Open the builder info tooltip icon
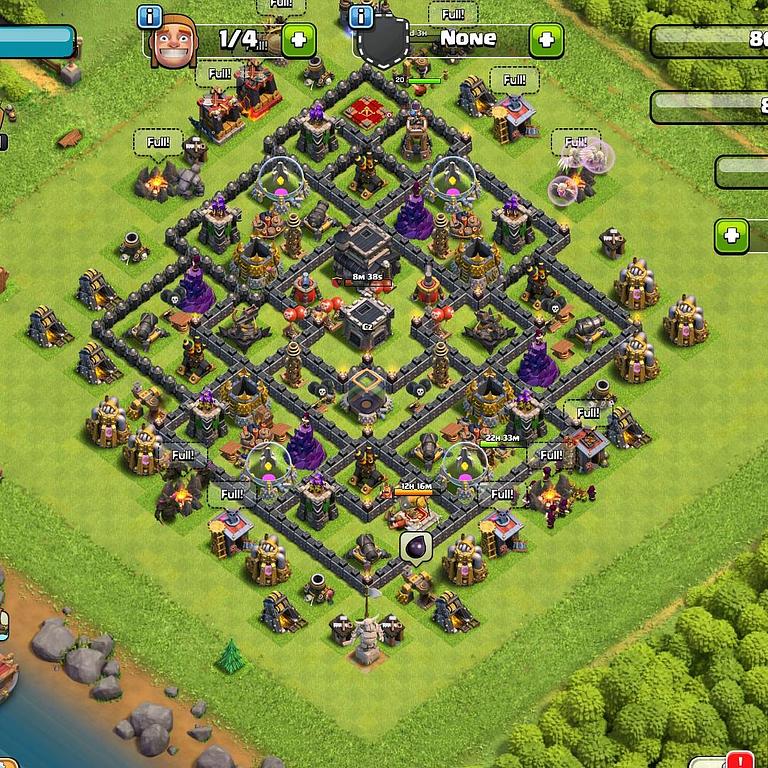The height and width of the screenshot is (768, 768). 151,17
